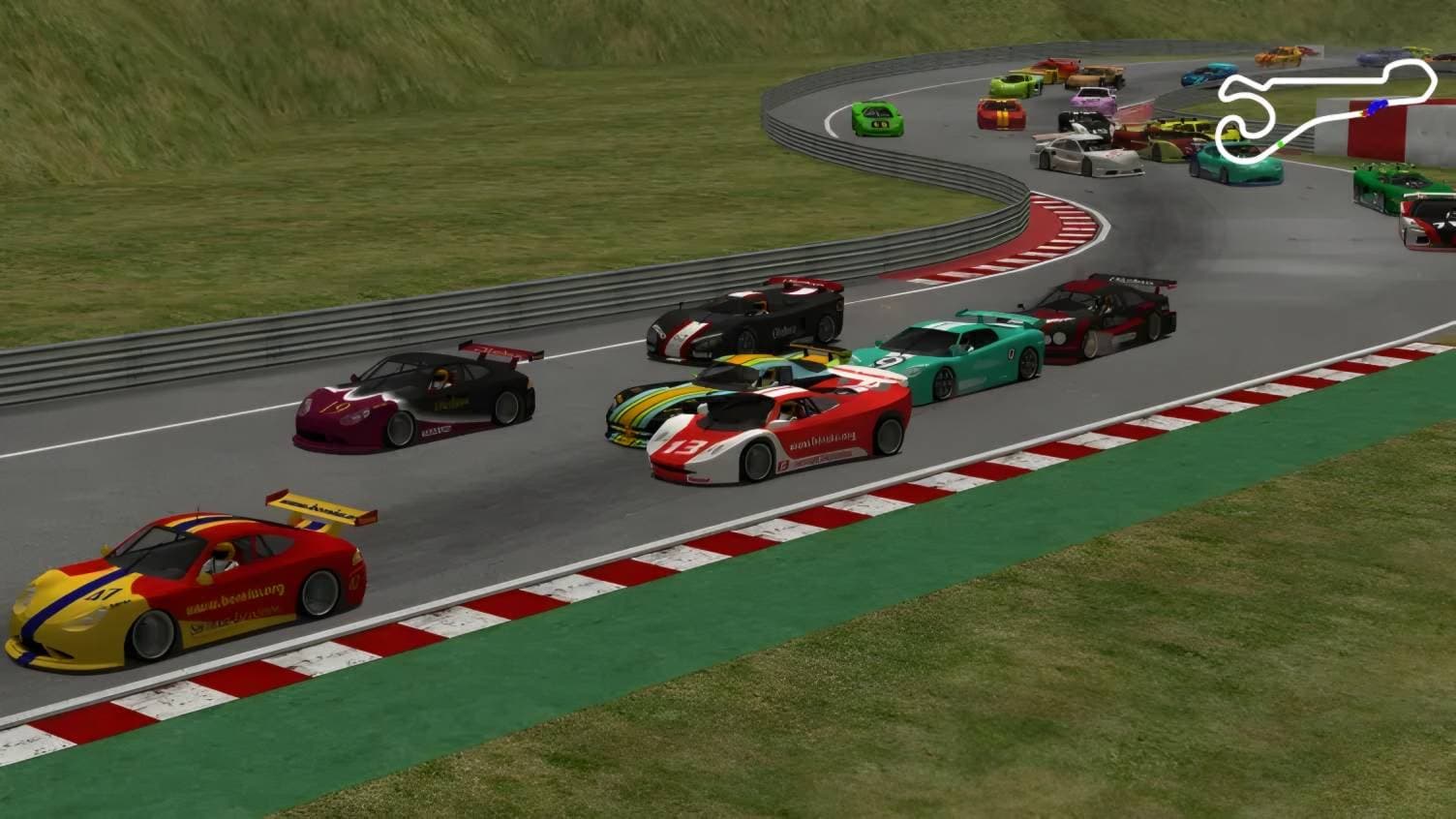Select the red marker near the minimap start line

pyautogui.click(x=1364, y=113)
